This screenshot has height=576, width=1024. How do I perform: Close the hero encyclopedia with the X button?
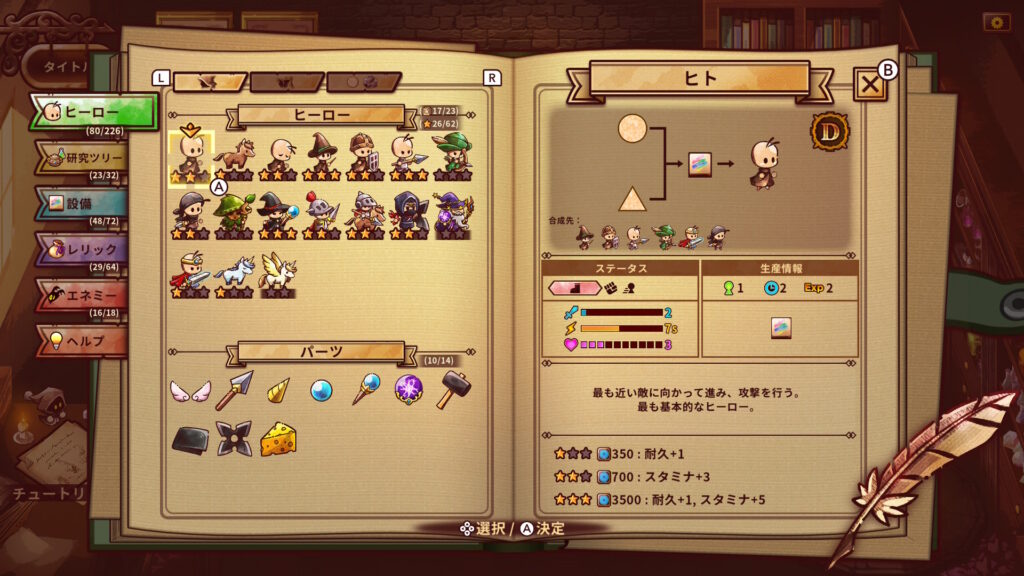coord(870,85)
